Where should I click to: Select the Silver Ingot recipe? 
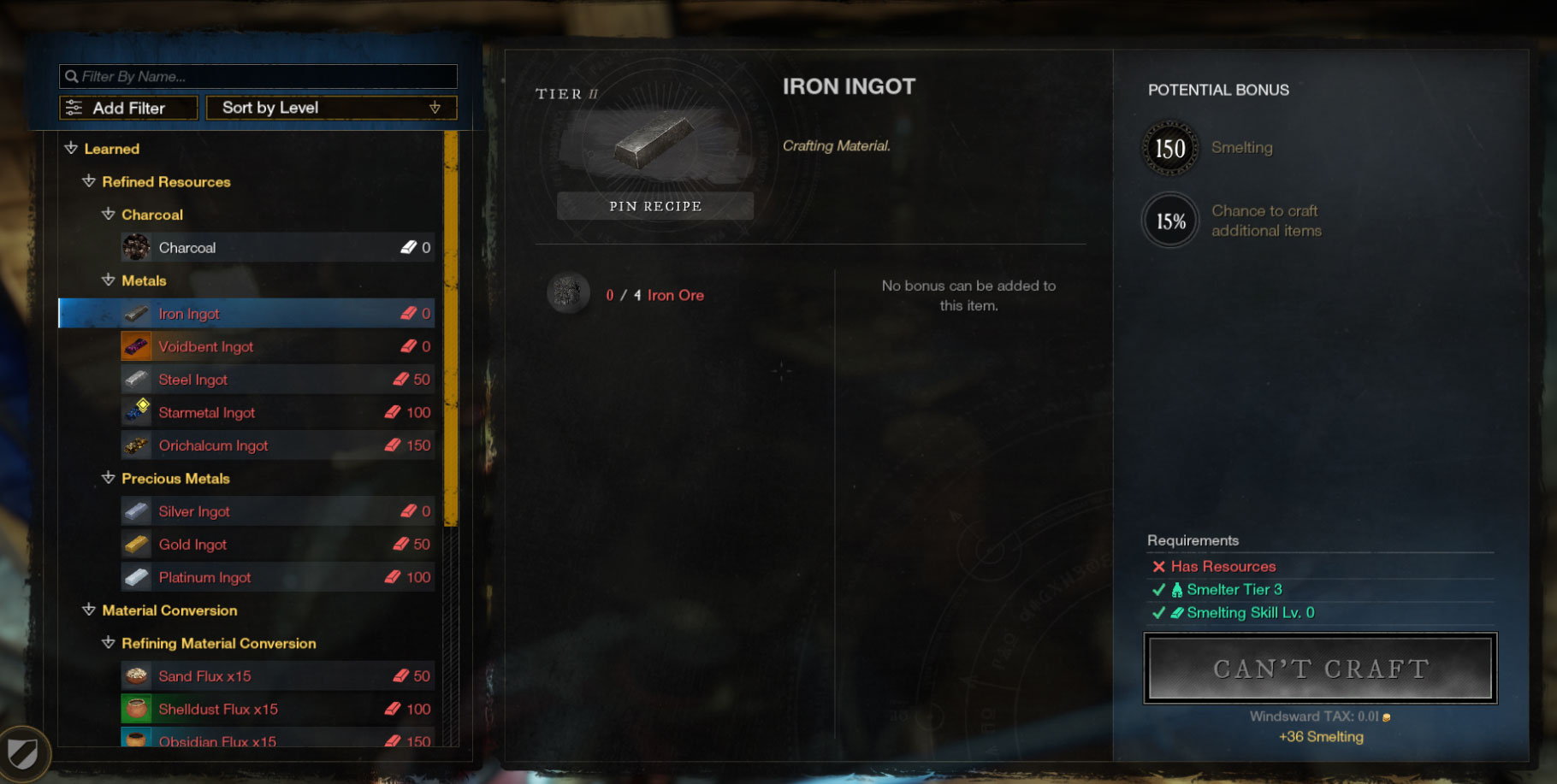tap(277, 511)
